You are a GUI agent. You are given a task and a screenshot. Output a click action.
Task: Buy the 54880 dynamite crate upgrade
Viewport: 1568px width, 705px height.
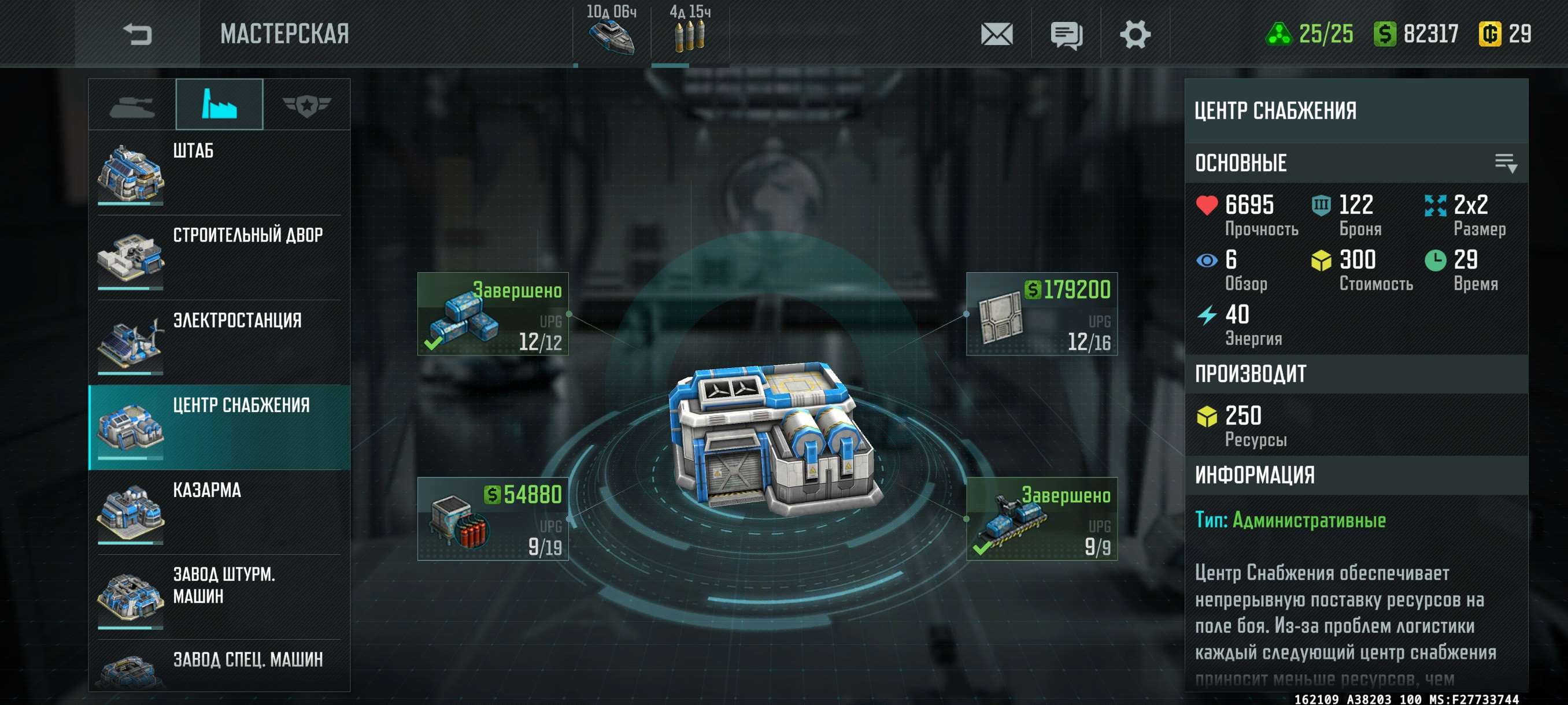pos(493,519)
